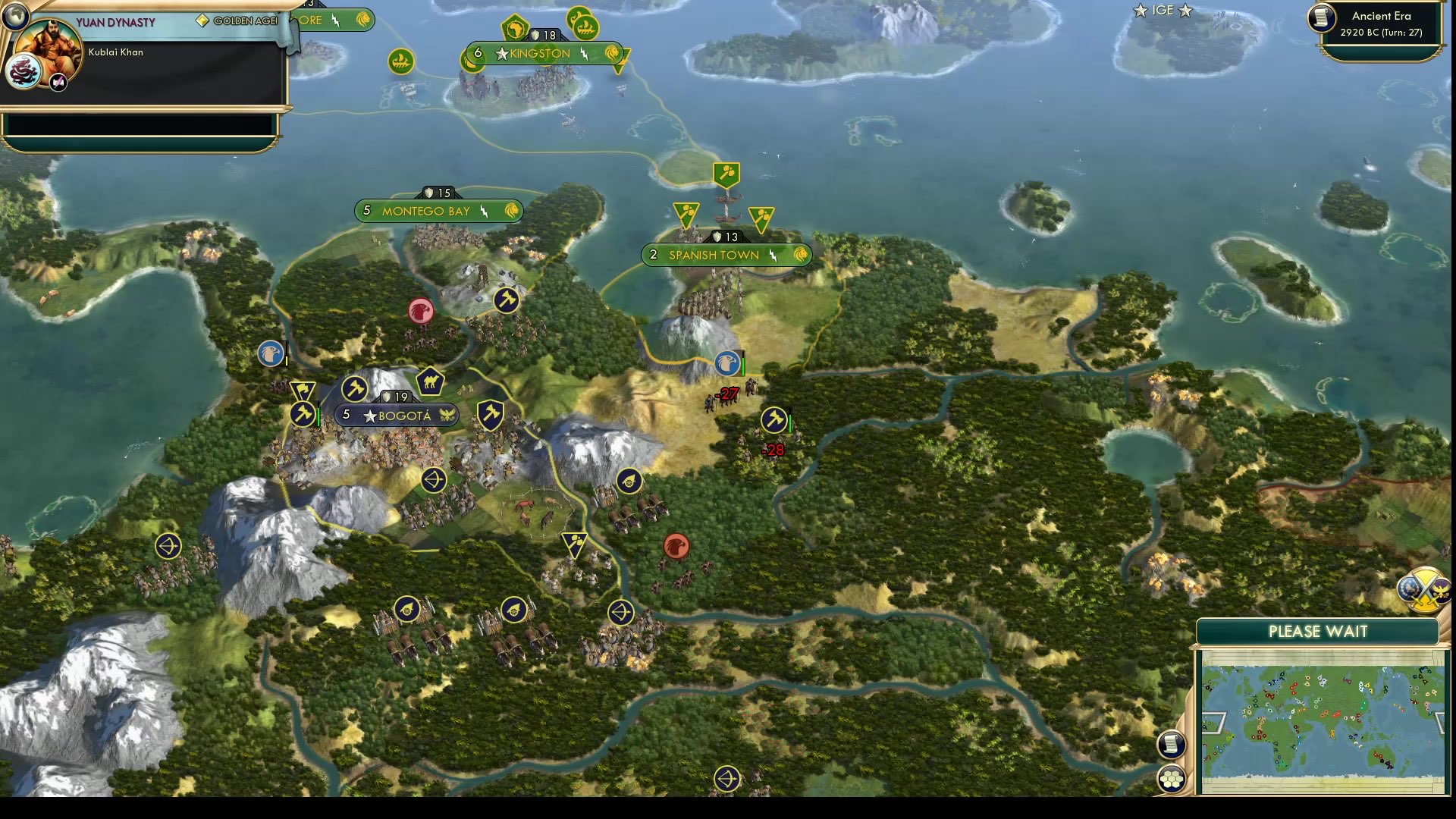Open the notification log scroll icon
1456x819 pixels.
(1171, 742)
